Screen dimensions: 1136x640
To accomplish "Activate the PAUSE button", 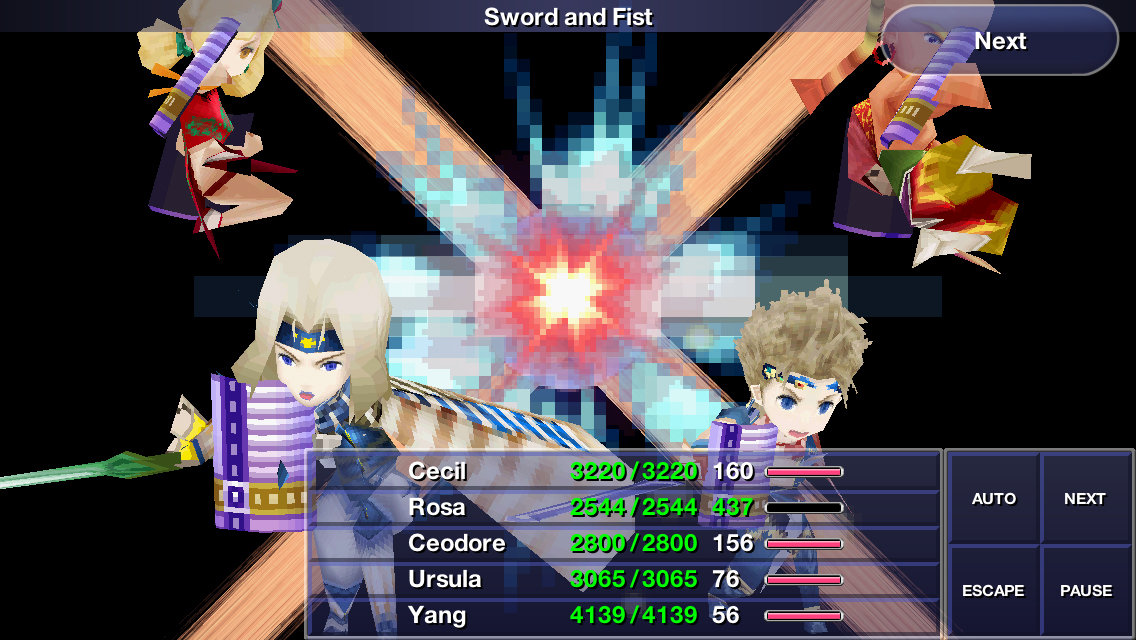I will [1085, 590].
